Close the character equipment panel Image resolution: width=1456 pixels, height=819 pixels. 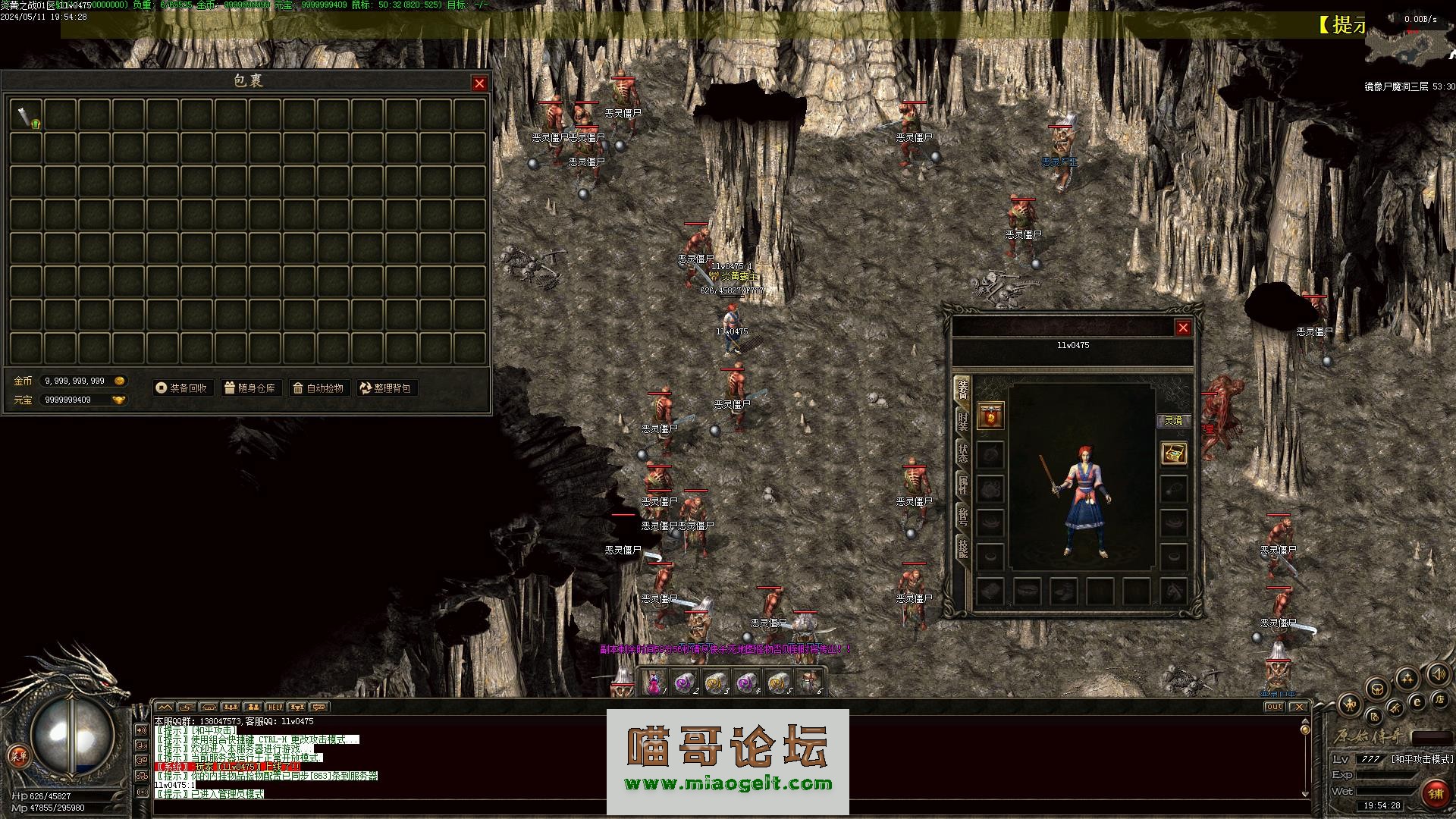[x=1183, y=328]
